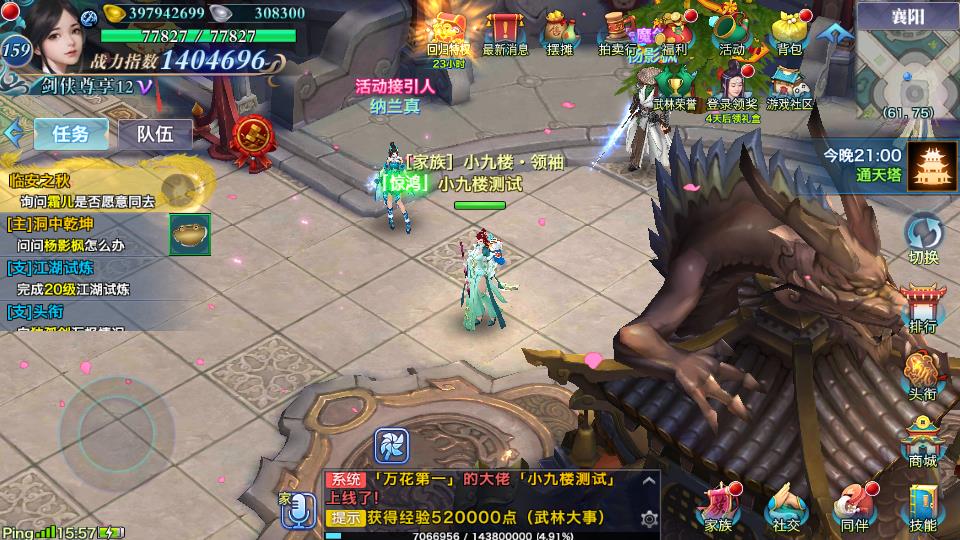Open the 商城 shop
The height and width of the screenshot is (540, 960).
(x=923, y=440)
